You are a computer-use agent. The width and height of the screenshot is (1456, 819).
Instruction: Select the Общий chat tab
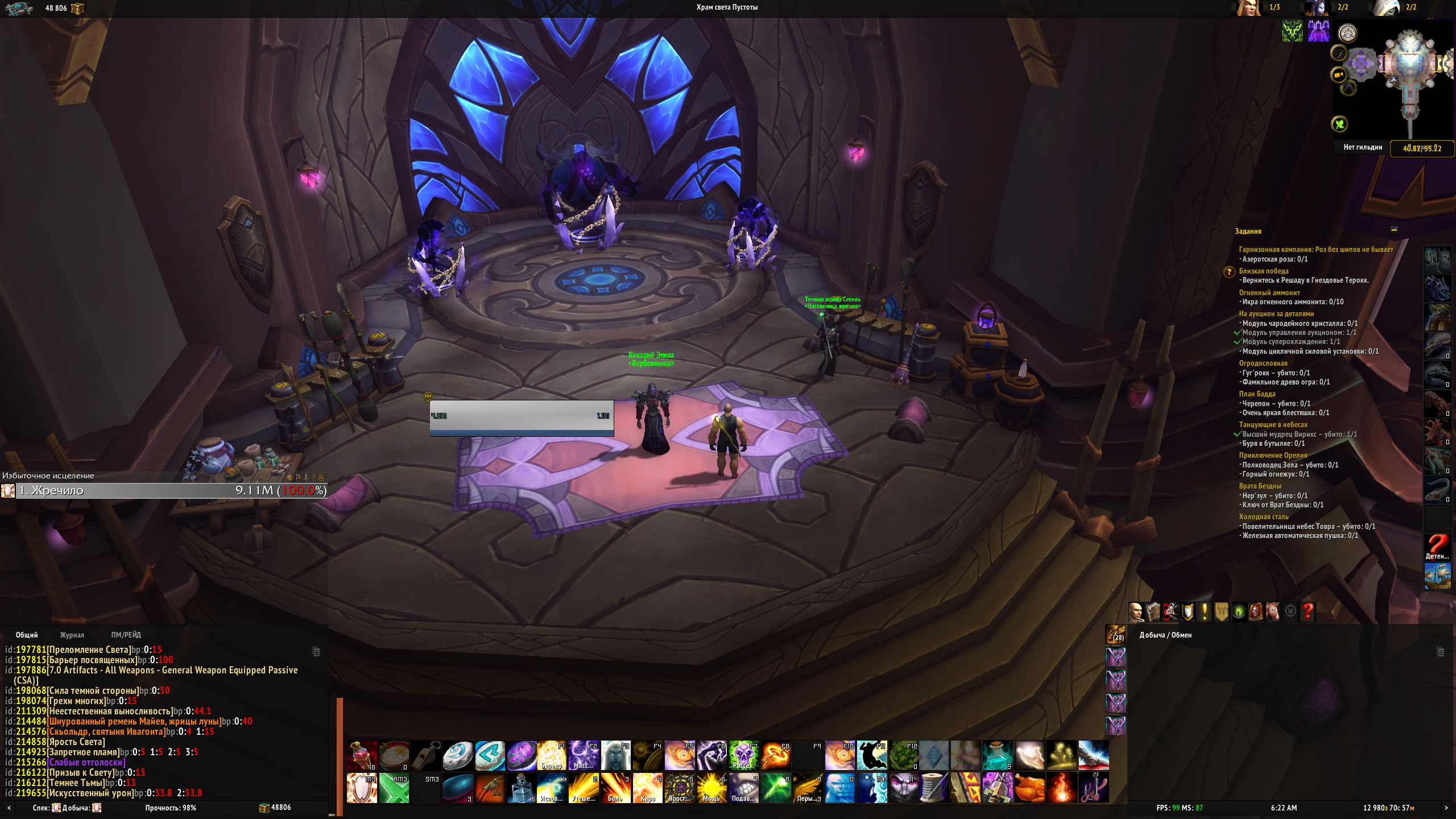pos(27,635)
